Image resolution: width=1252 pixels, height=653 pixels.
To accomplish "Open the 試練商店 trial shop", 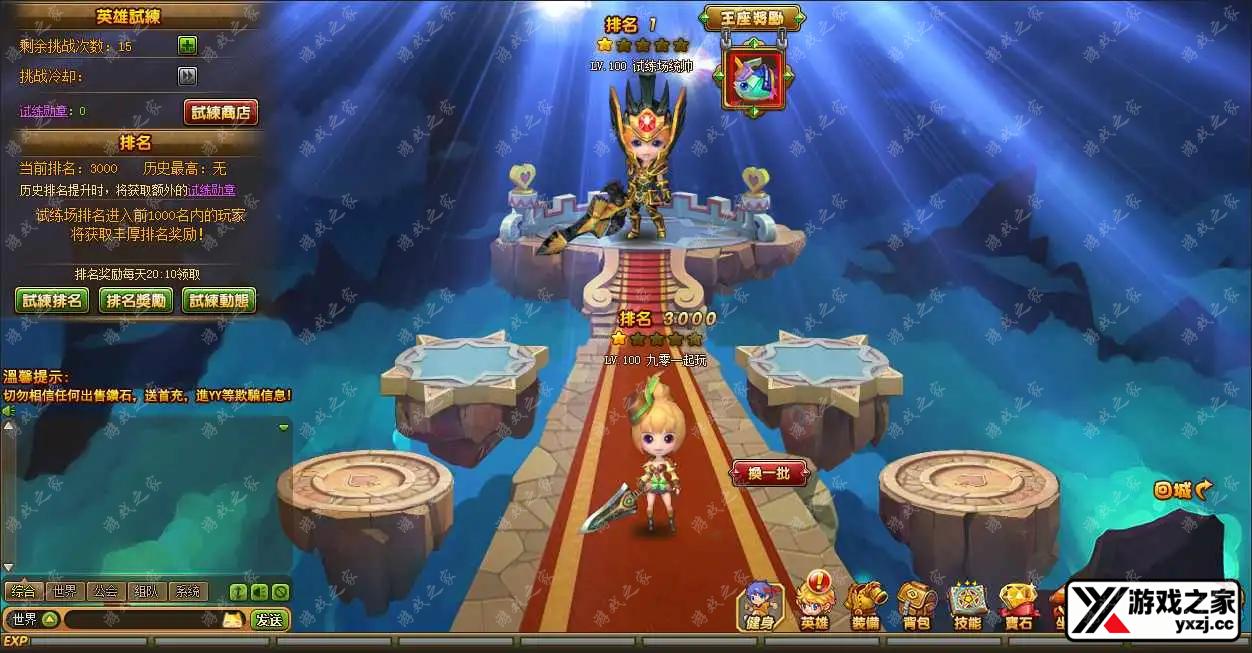I will [220, 112].
